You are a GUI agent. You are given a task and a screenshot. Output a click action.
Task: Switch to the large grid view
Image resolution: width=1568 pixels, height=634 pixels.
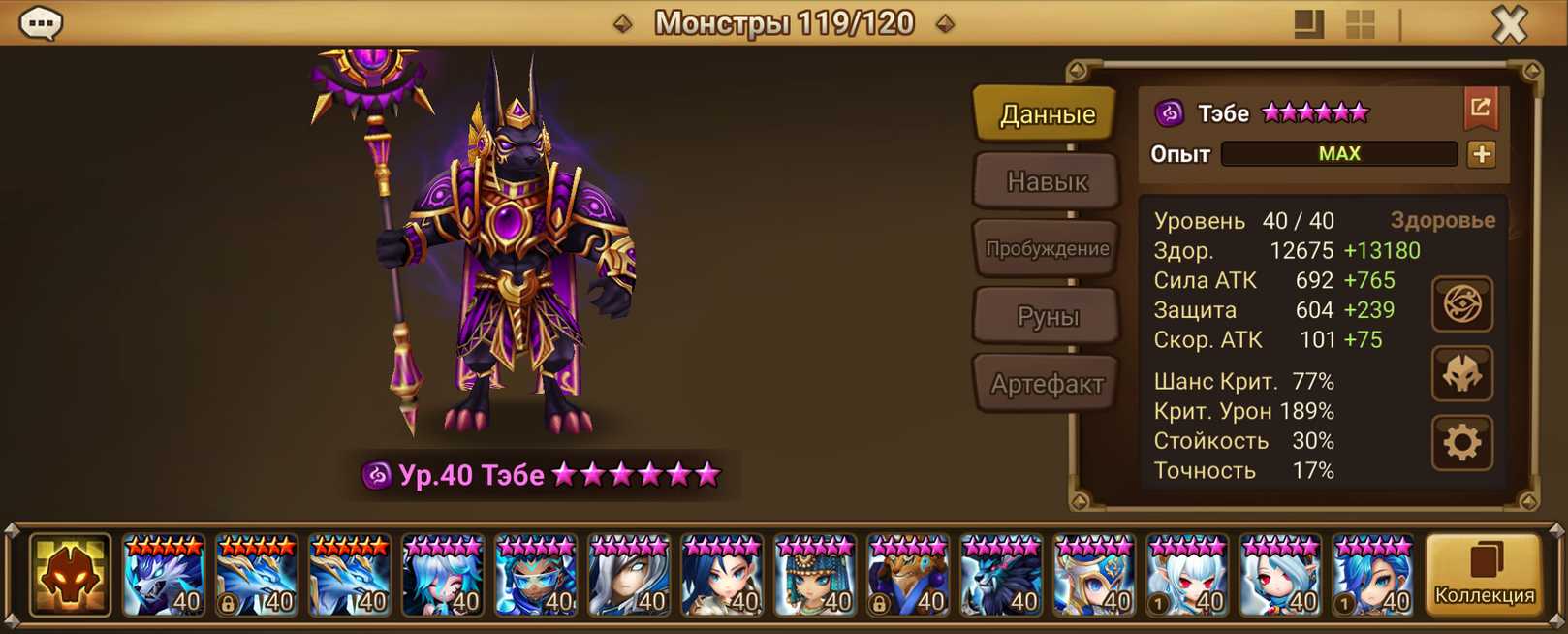(x=1361, y=24)
